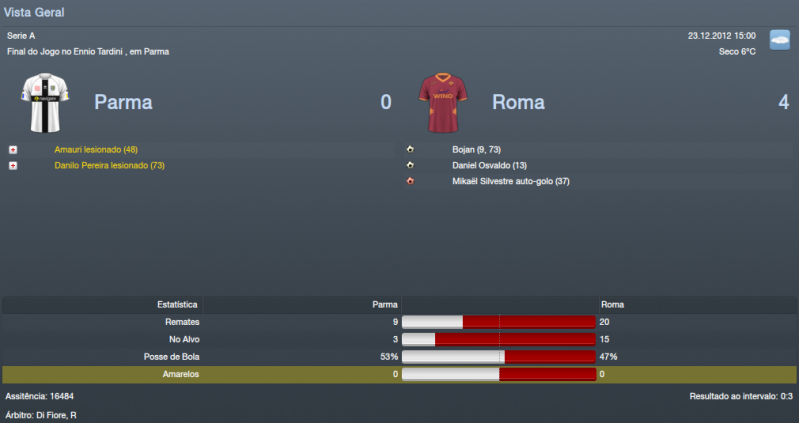Click the weather cloud icon
This screenshot has height=423, width=799.
point(779,40)
